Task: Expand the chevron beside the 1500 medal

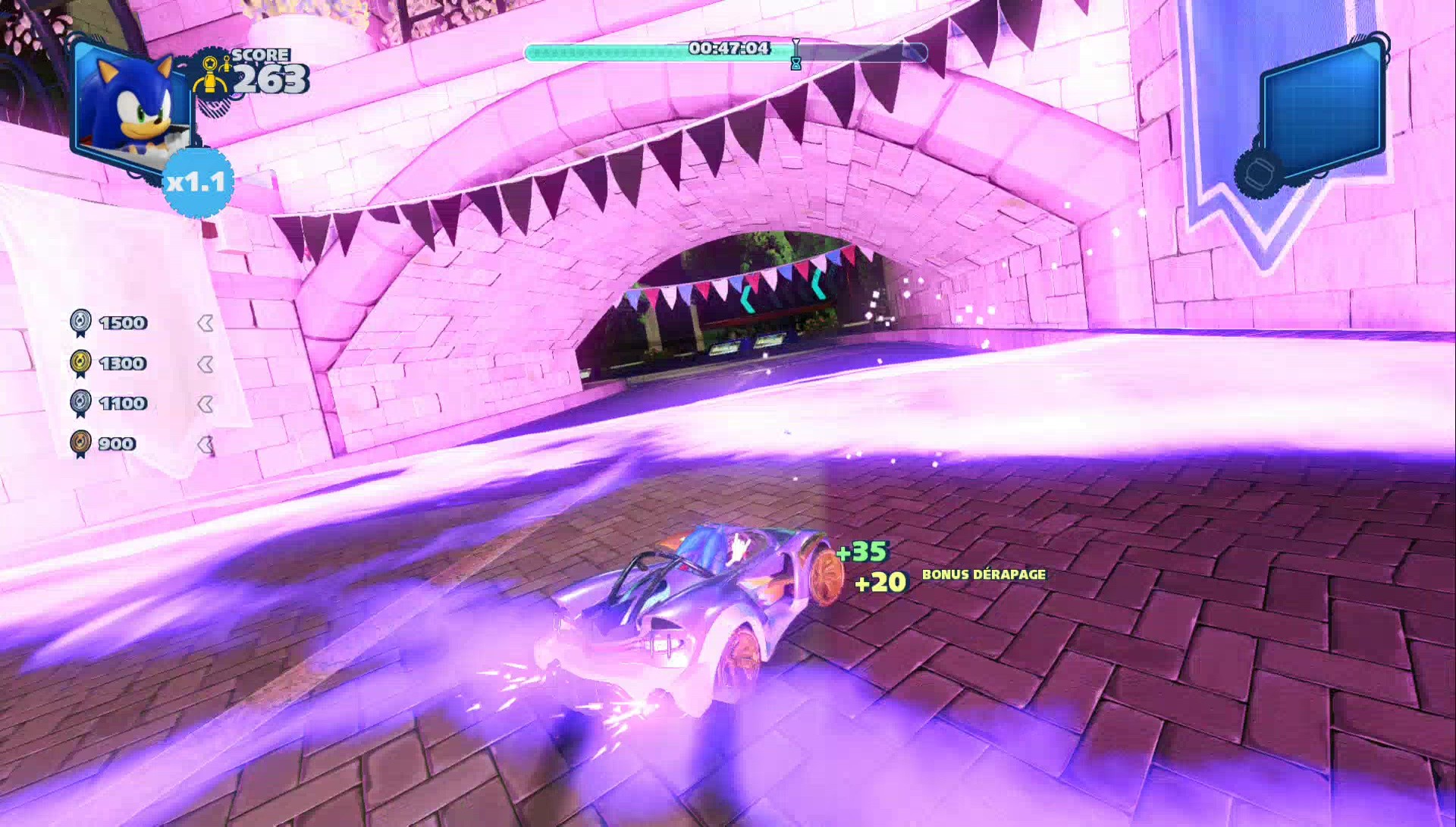Action: pos(206,322)
